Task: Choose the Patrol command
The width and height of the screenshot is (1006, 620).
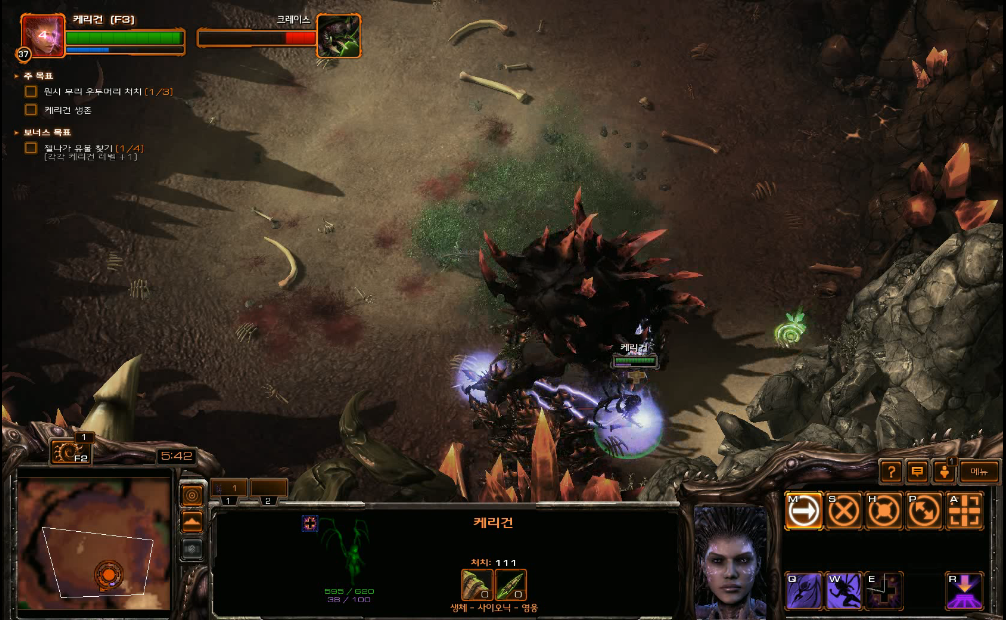Action: pyautogui.click(x=924, y=511)
